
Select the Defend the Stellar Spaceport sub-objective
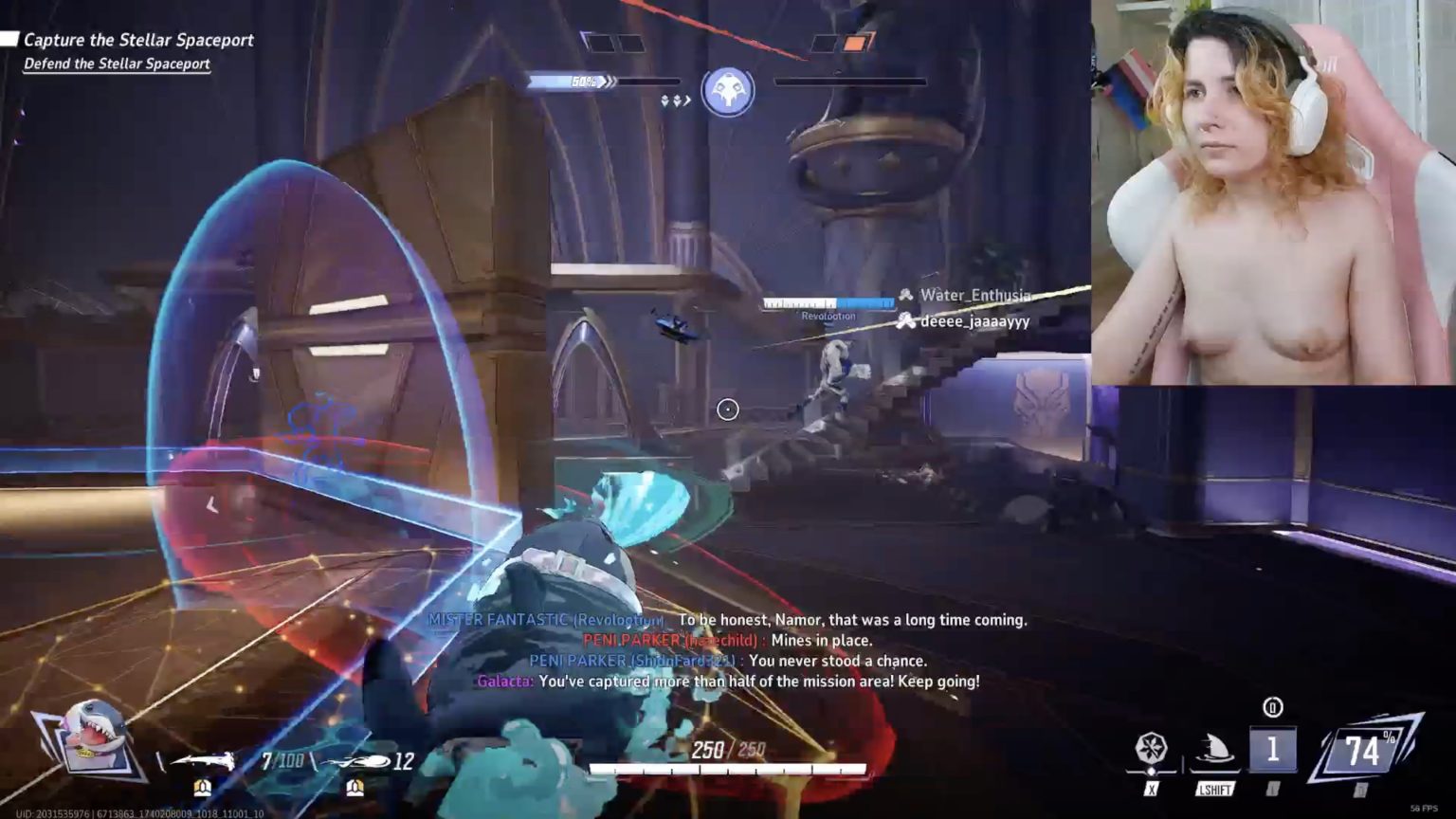tap(117, 64)
